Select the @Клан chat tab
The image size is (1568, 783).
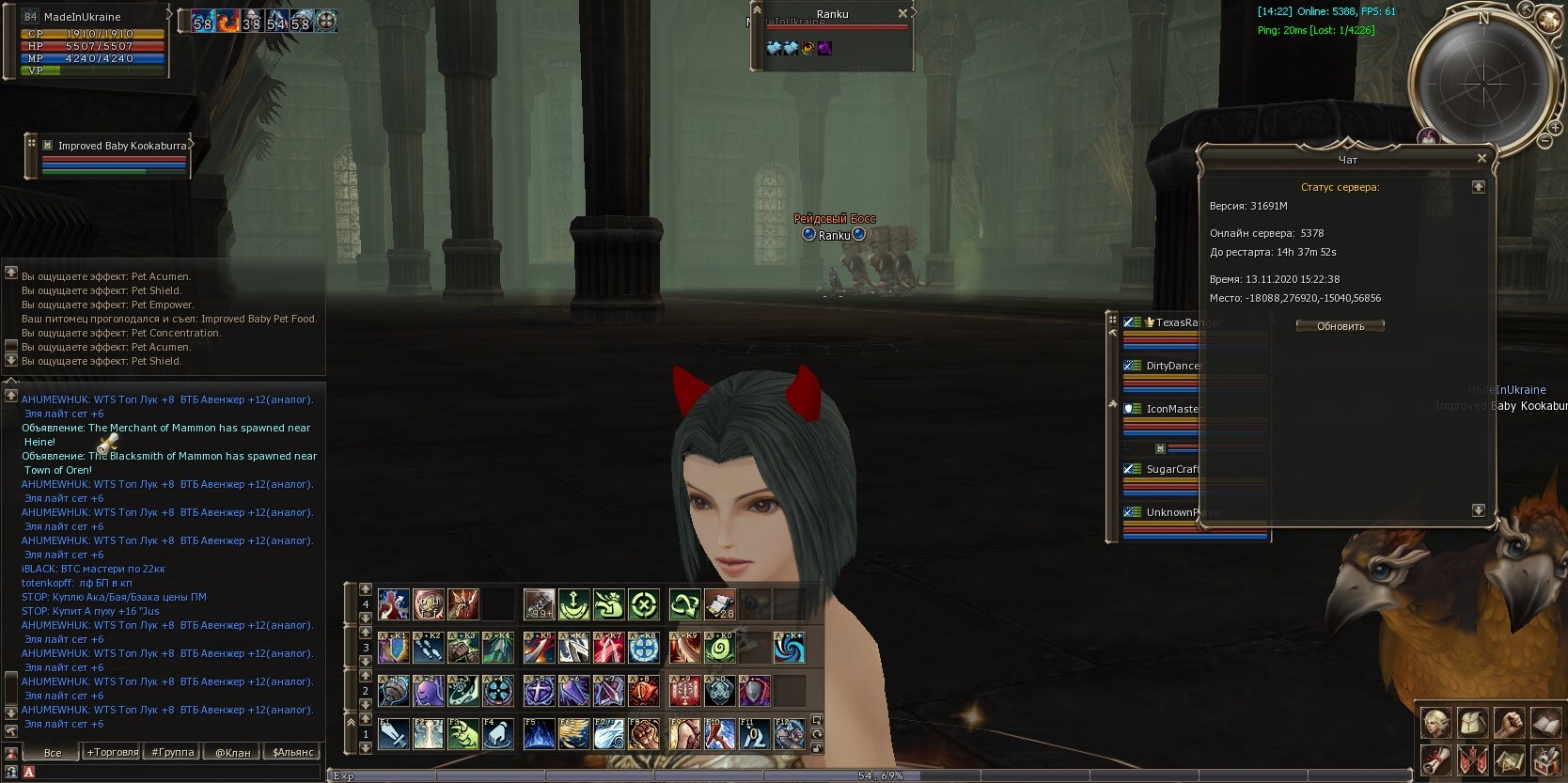pos(233,752)
